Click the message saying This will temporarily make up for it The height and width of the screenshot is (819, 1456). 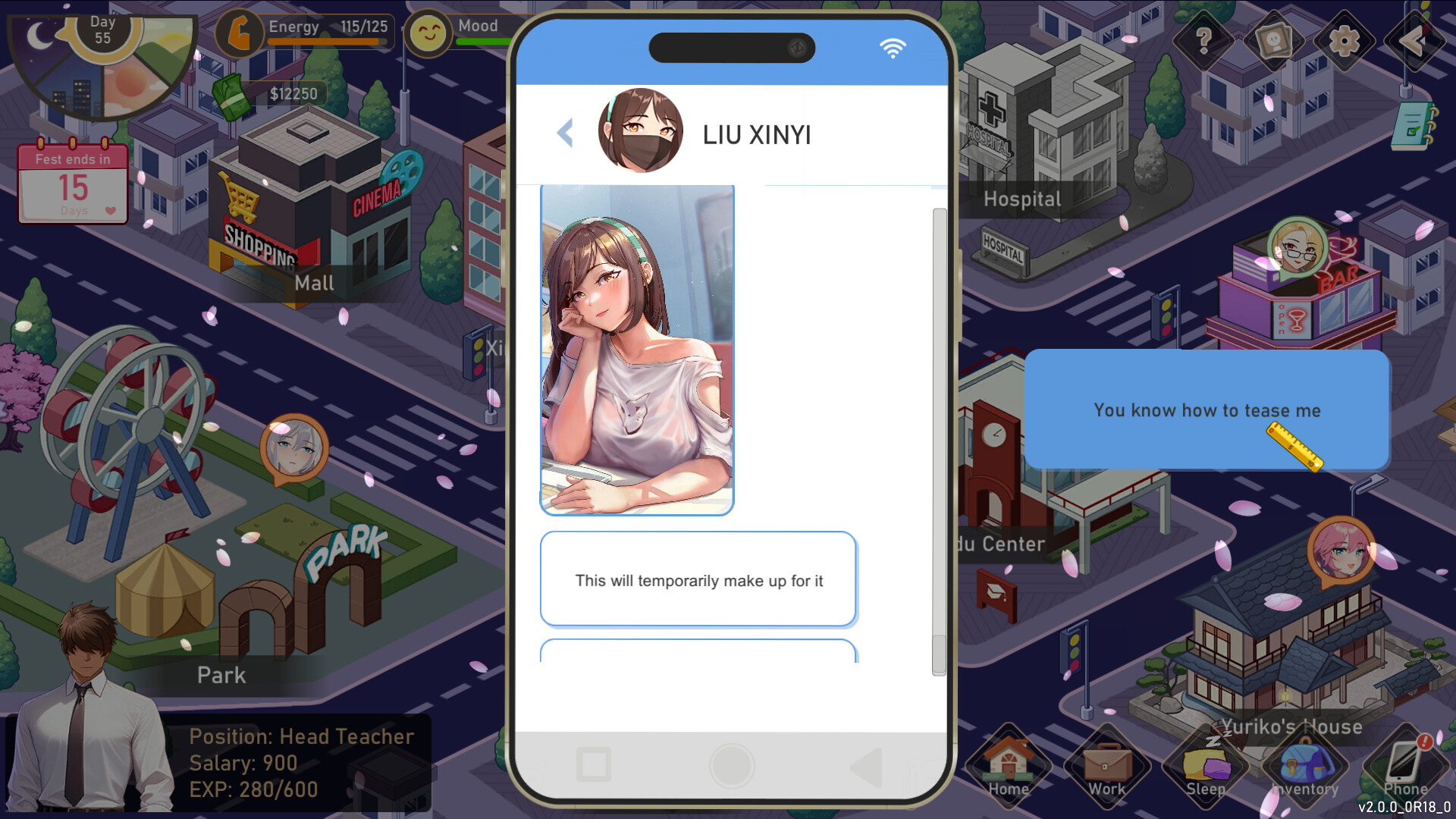click(698, 580)
